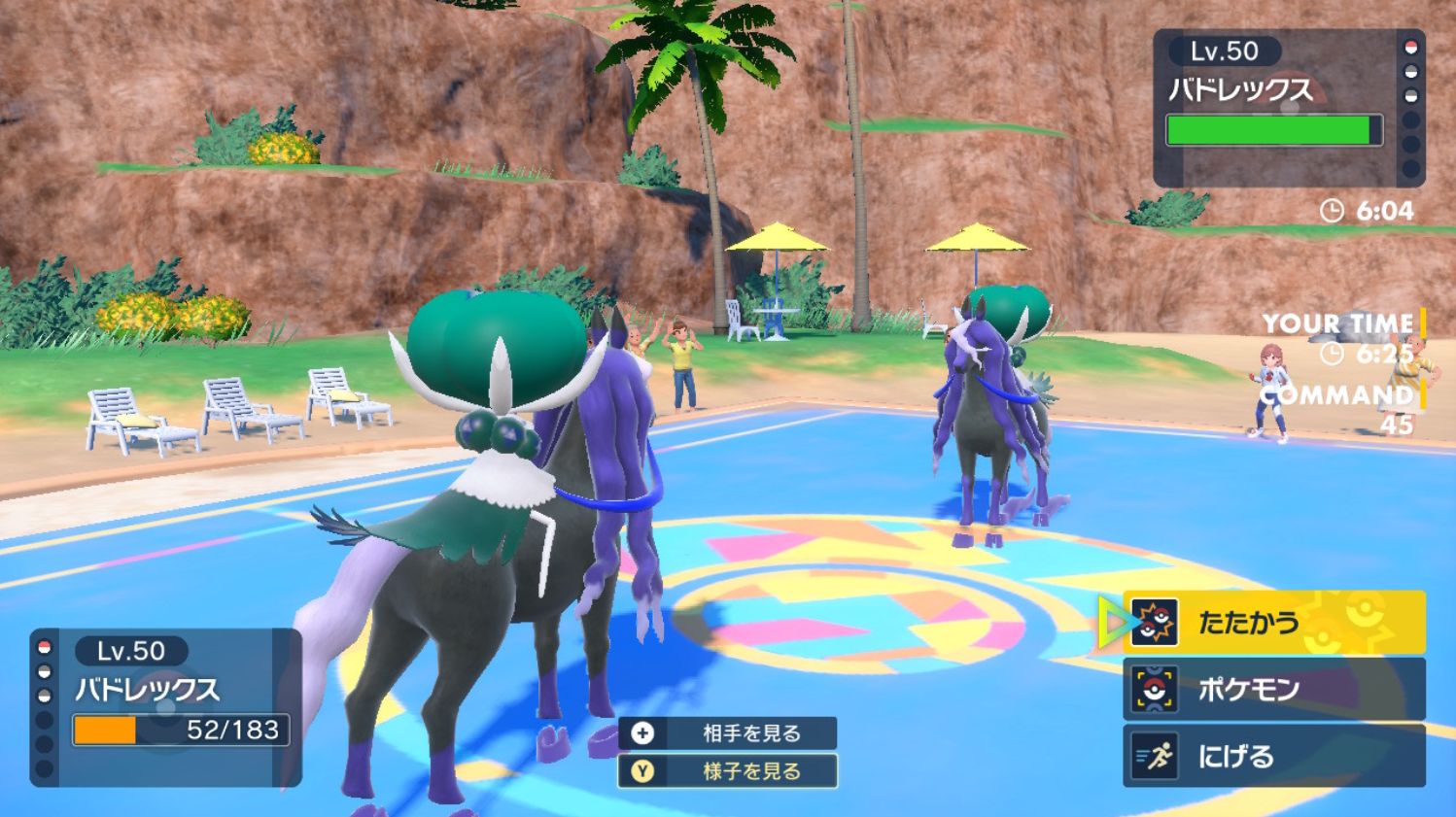This screenshot has width=1456, height=817.
Task: Click the 相手を見る view opponent button
Action: point(728,732)
